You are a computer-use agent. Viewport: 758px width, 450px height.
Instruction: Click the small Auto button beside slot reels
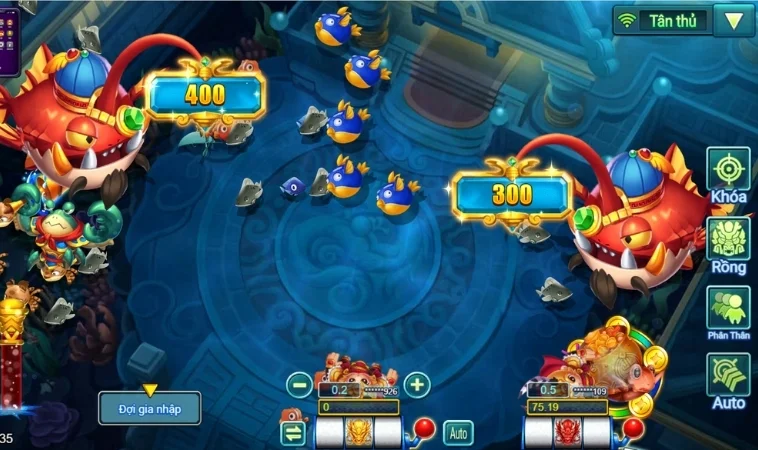pos(458,433)
